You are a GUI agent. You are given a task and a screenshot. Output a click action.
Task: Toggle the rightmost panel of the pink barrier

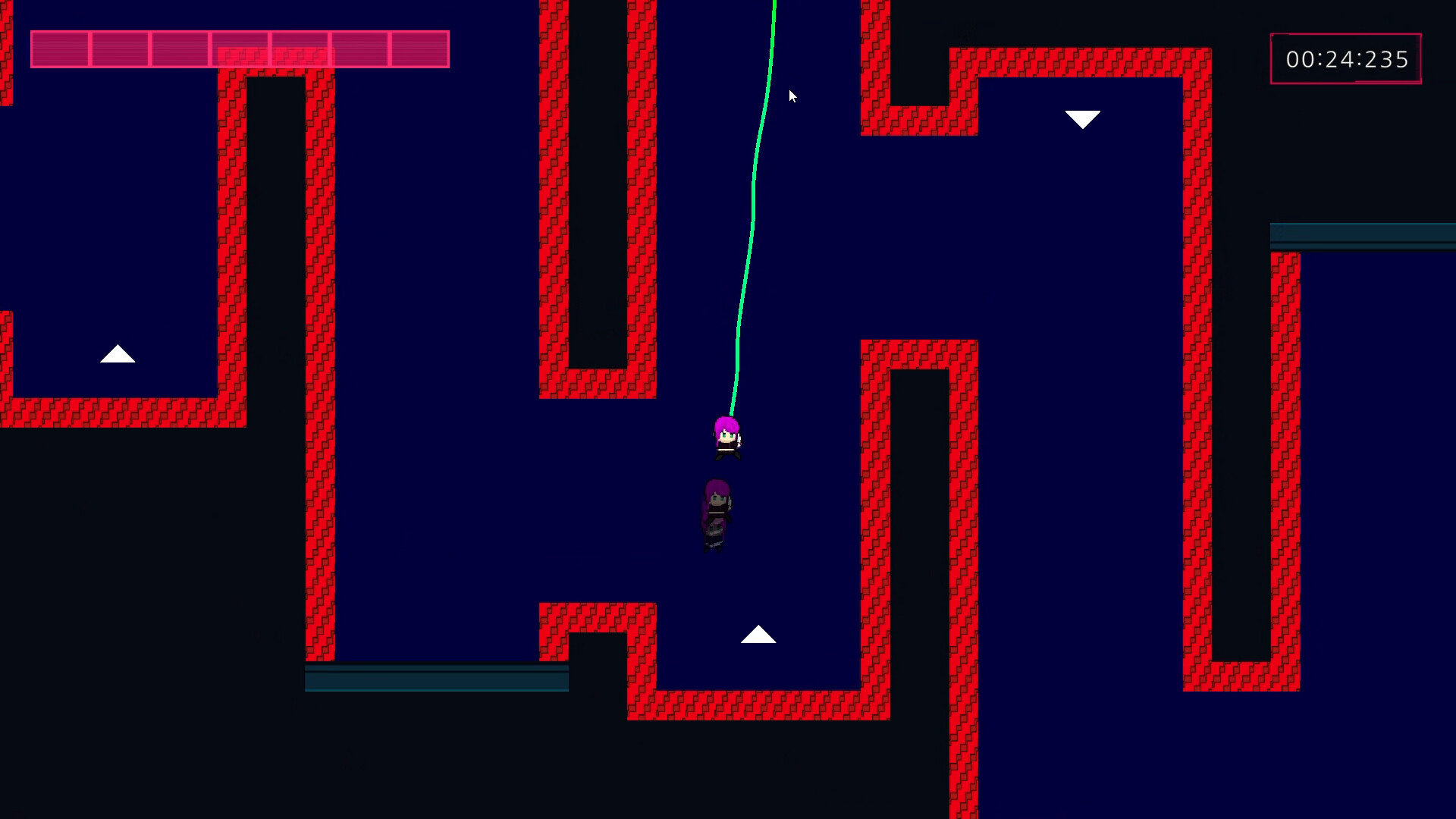click(x=419, y=49)
